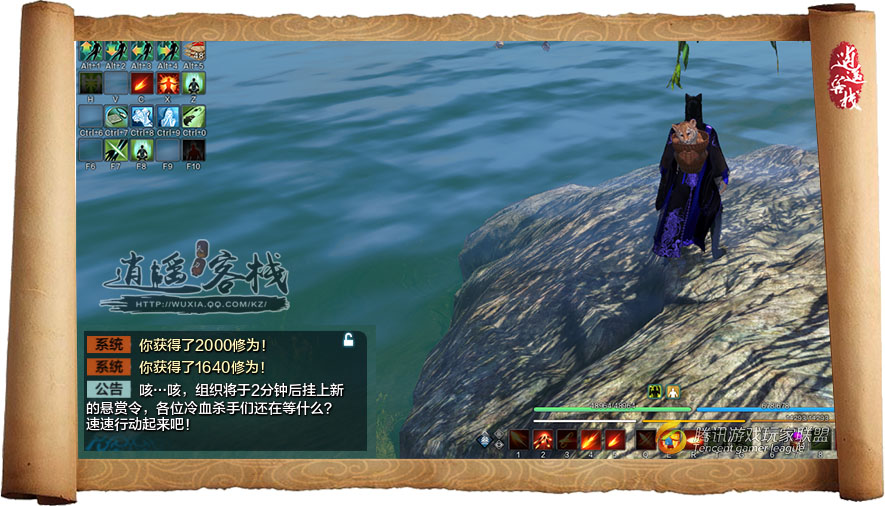Use the stacked item in slot Alt+5
Image resolution: width=885 pixels, height=506 pixels.
click(194, 50)
